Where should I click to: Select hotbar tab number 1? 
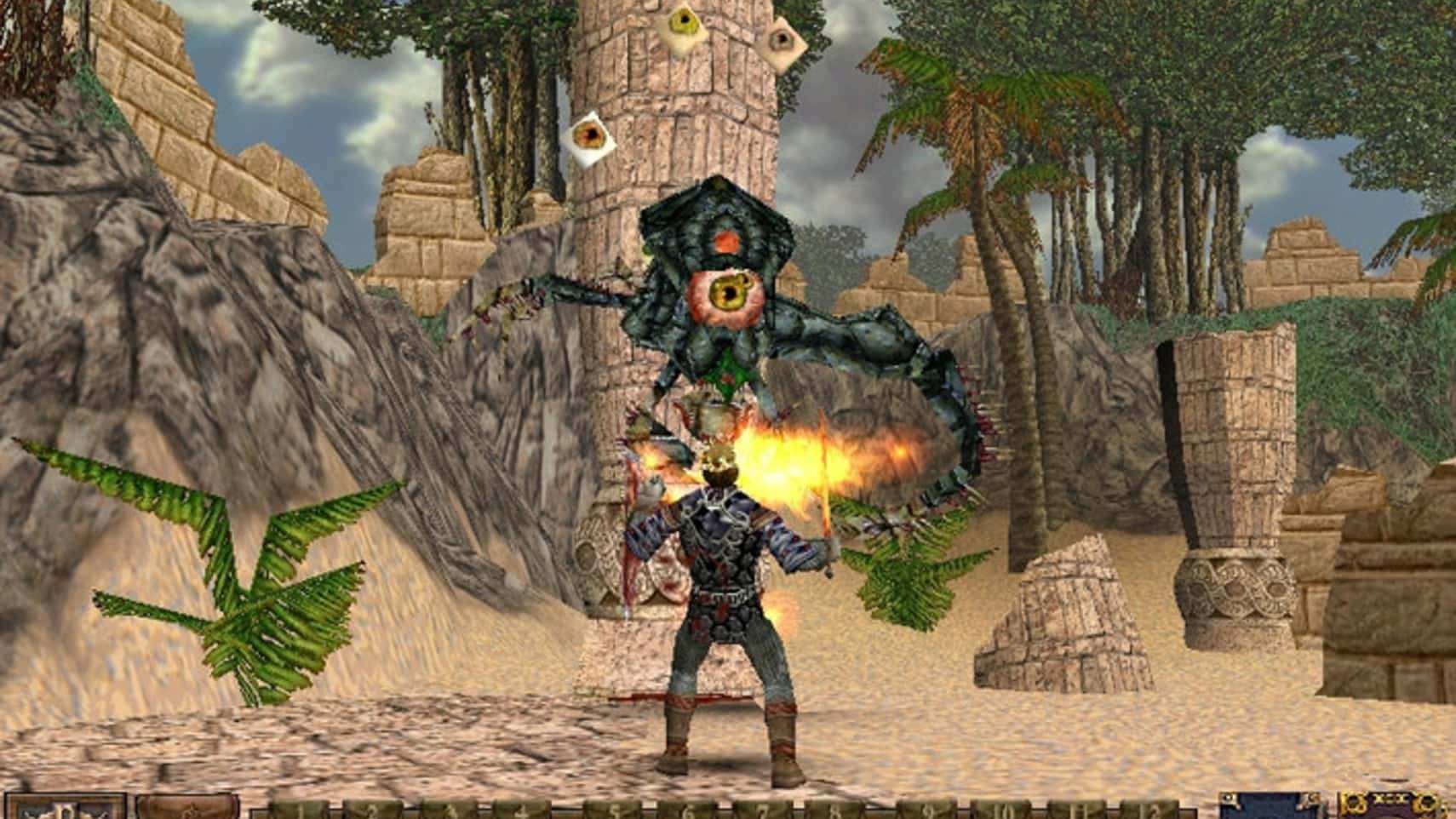[x=299, y=810]
